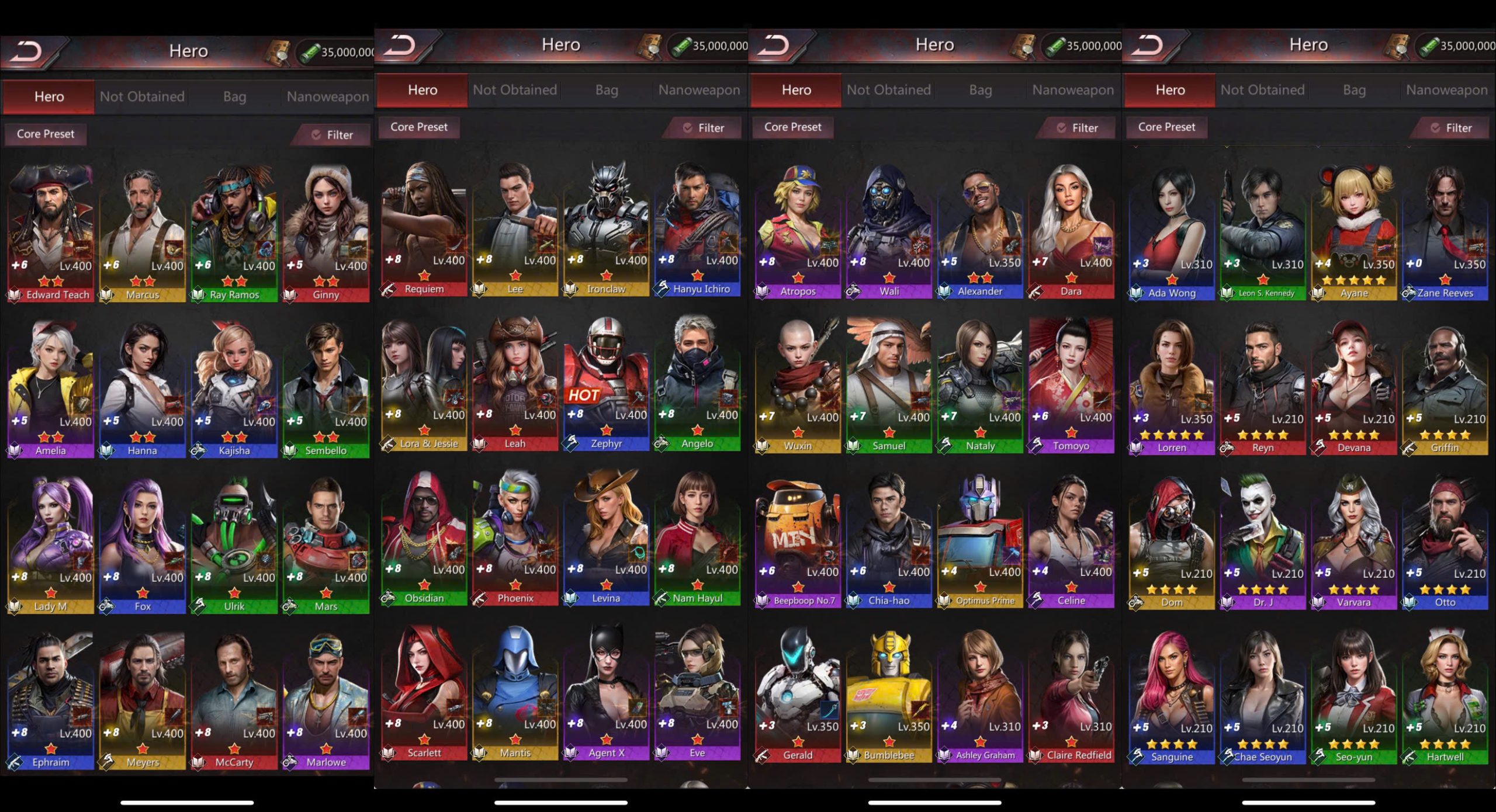This screenshot has width=1496, height=812.
Task: Open Ray Ramos hero details
Action: (234, 234)
